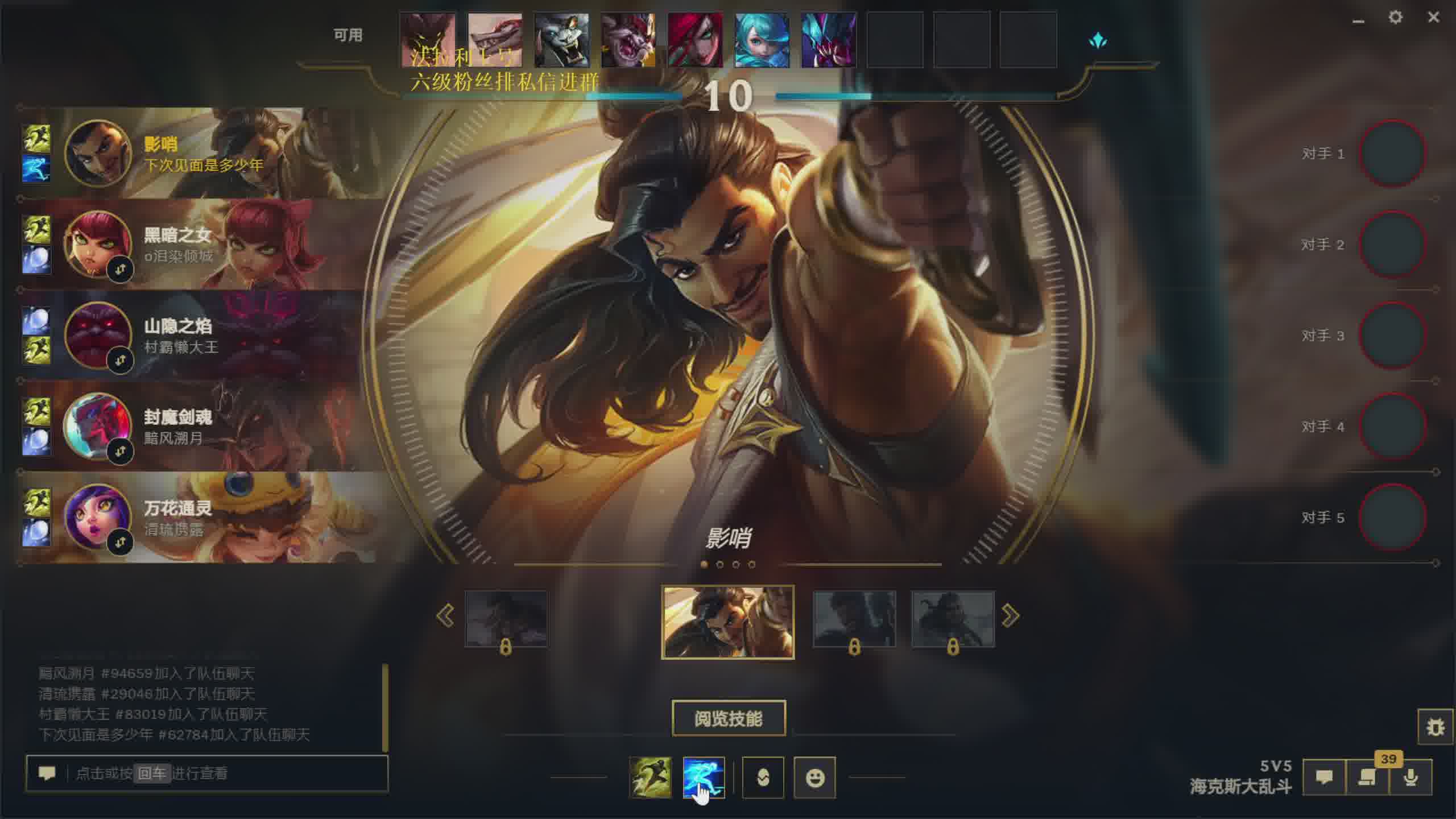Toggle the microphone voice button
This screenshot has height=819, width=1456.
pos(1410,777)
